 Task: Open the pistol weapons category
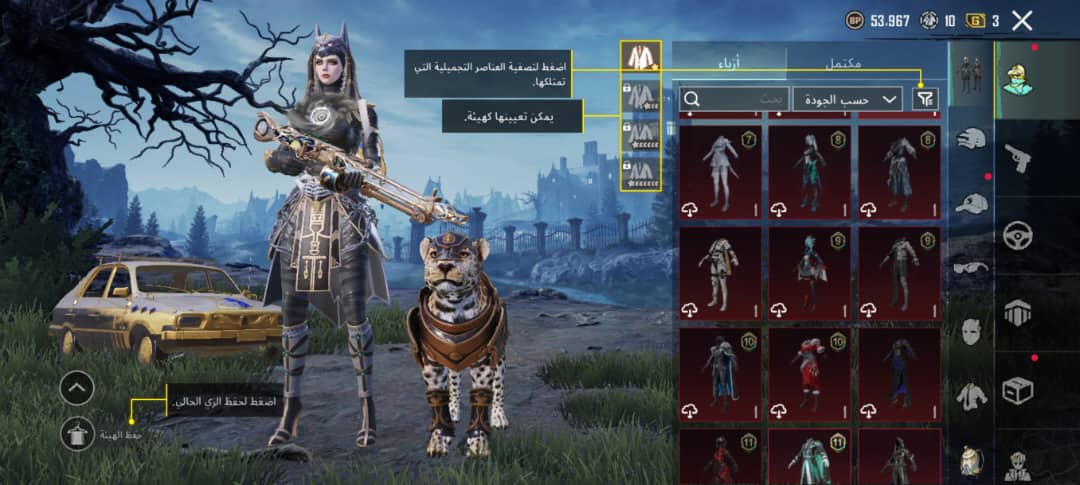coord(1018,157)
